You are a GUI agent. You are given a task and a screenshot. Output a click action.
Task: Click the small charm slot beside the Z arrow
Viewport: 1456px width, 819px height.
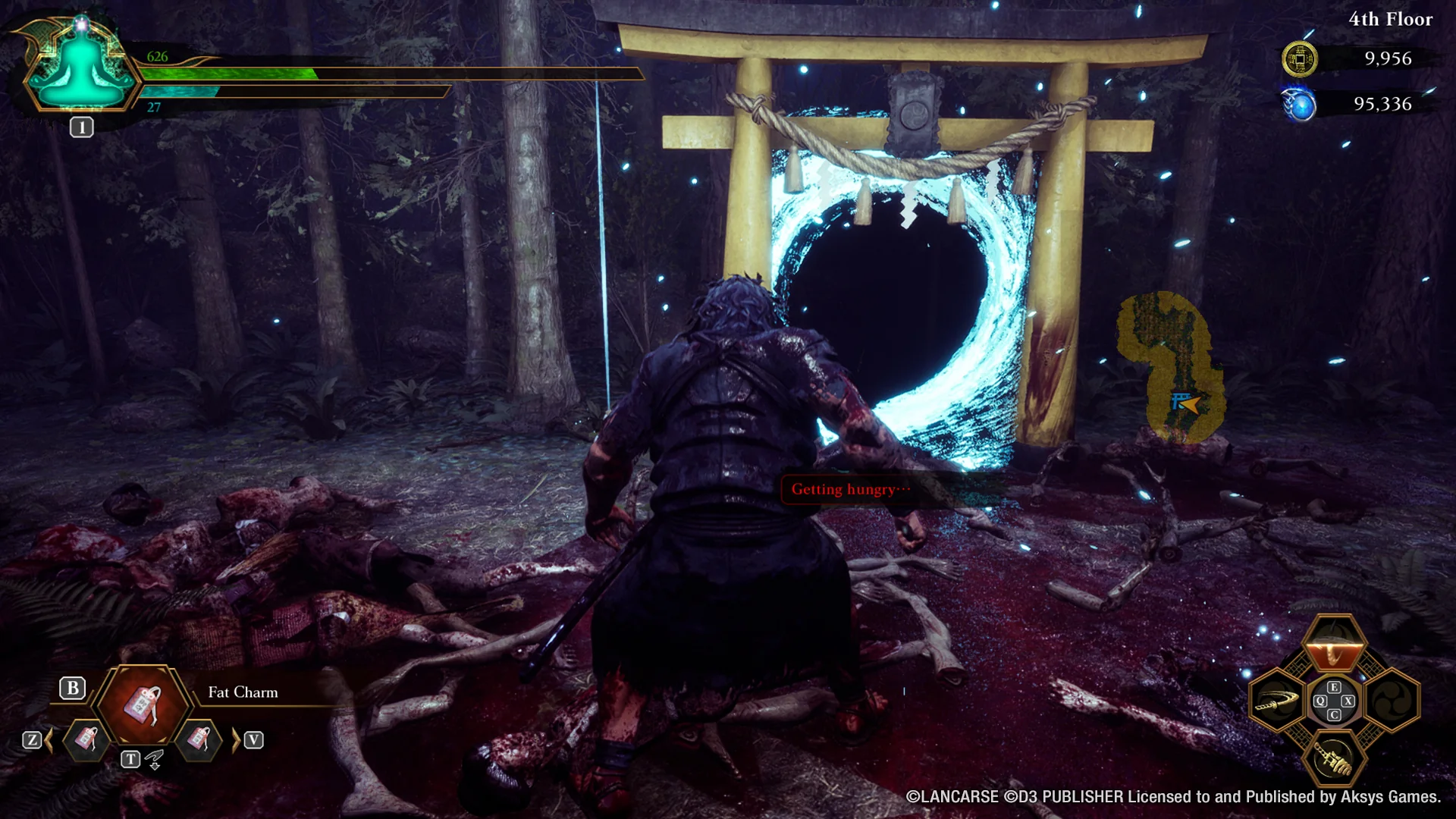point(85,739)
